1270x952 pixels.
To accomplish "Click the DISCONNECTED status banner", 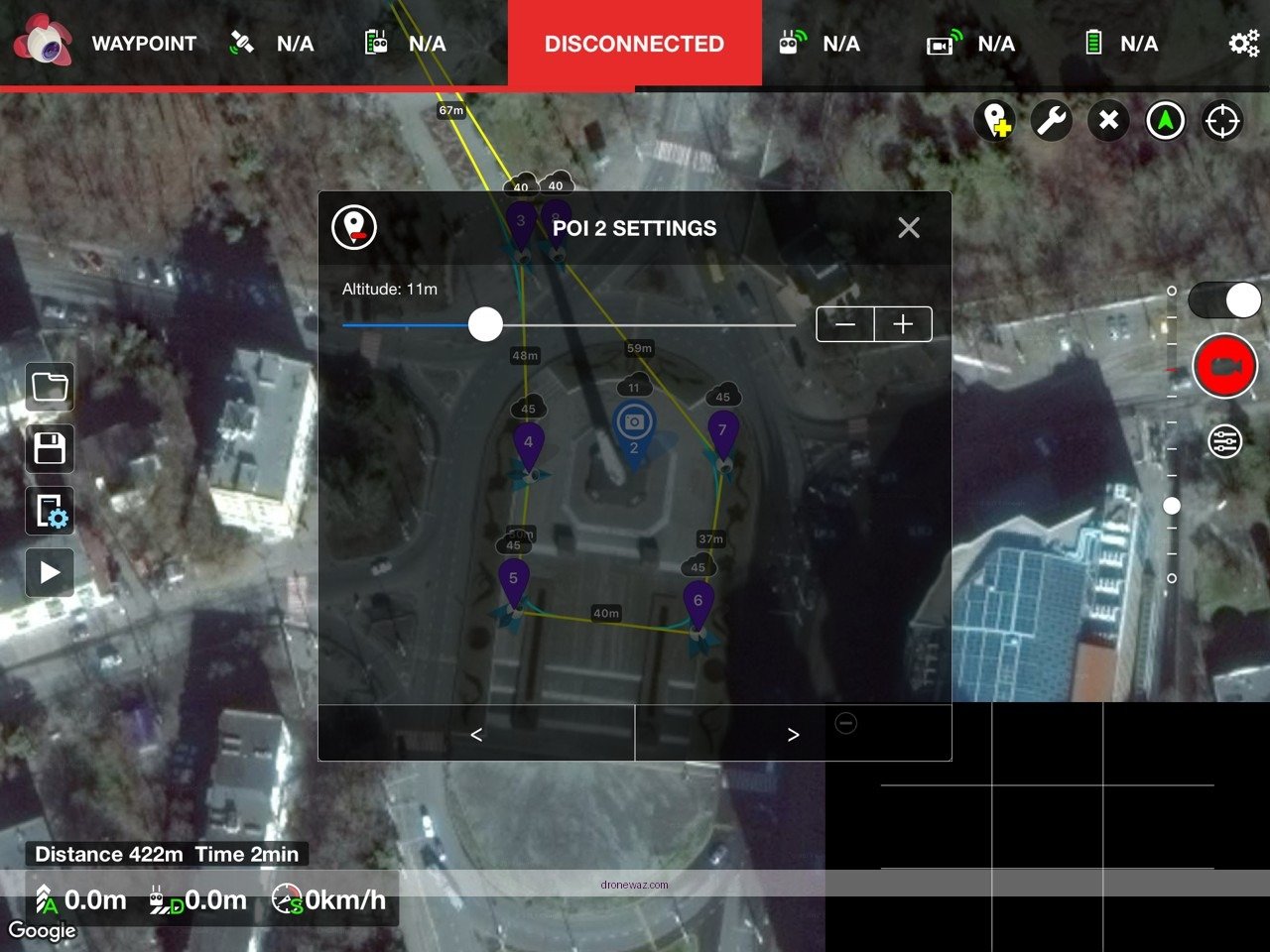I will (634, 44).
